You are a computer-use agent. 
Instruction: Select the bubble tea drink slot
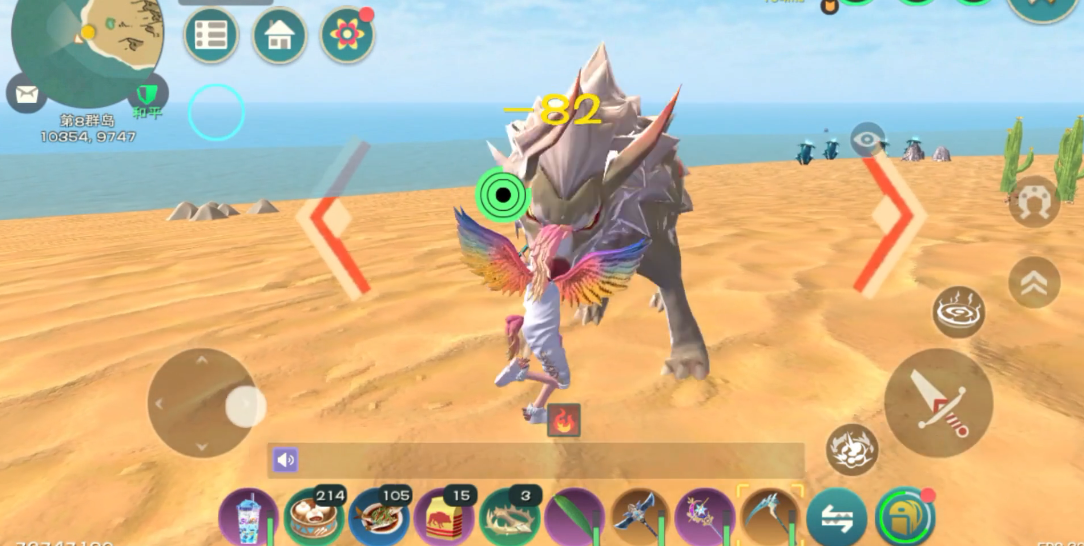(x=248, y=517)
